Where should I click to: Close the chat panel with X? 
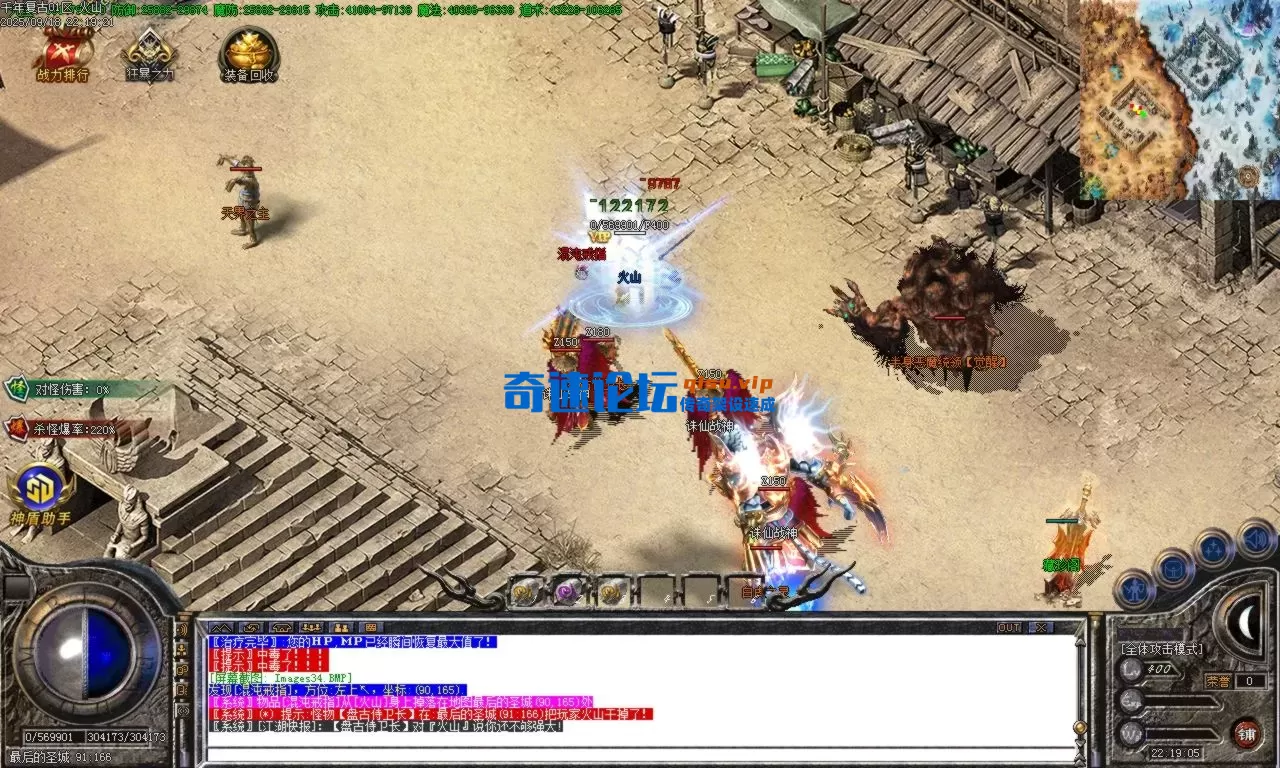[1041, 627]
